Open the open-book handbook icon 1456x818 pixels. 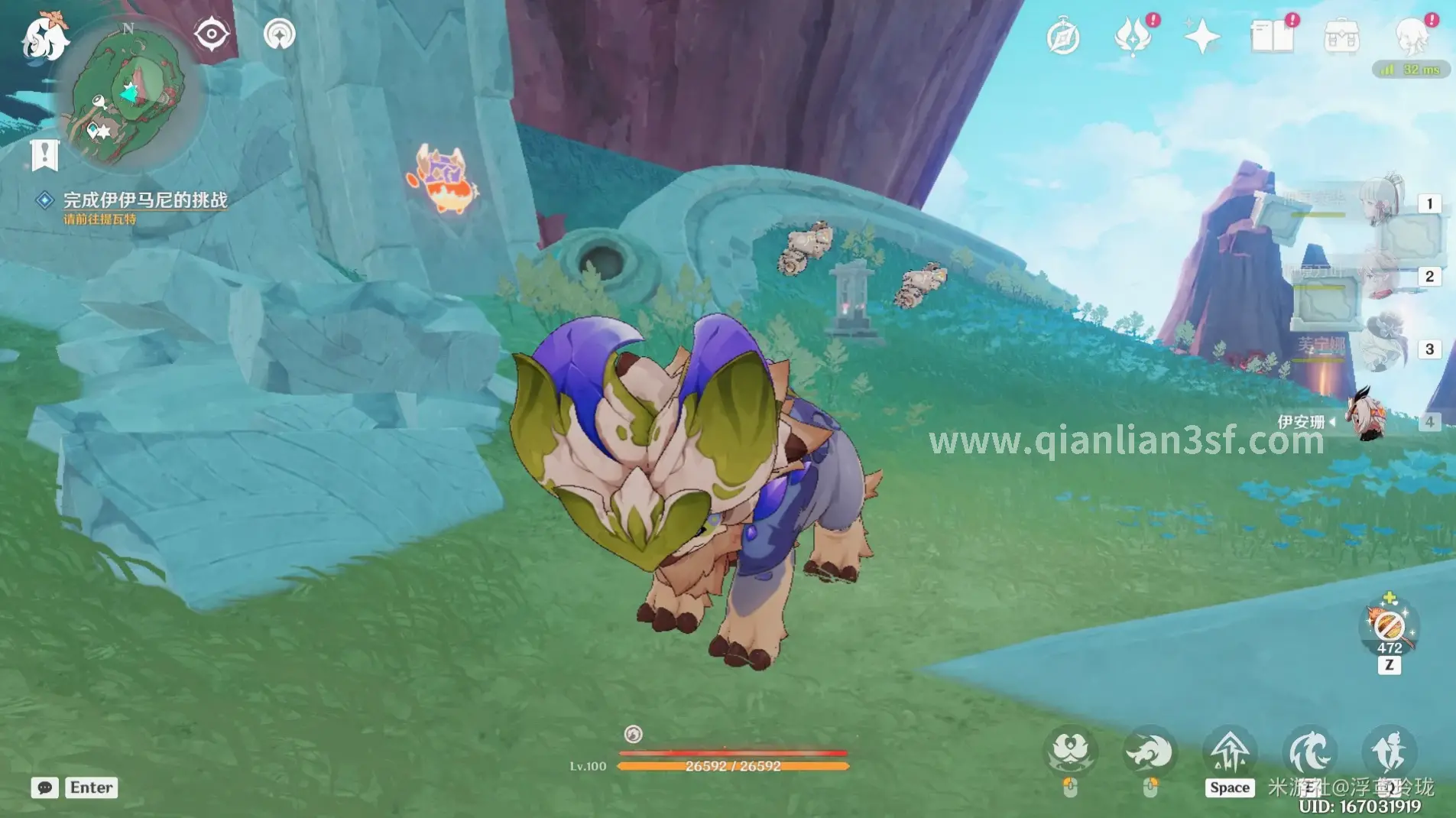(x=1272, y=37)
